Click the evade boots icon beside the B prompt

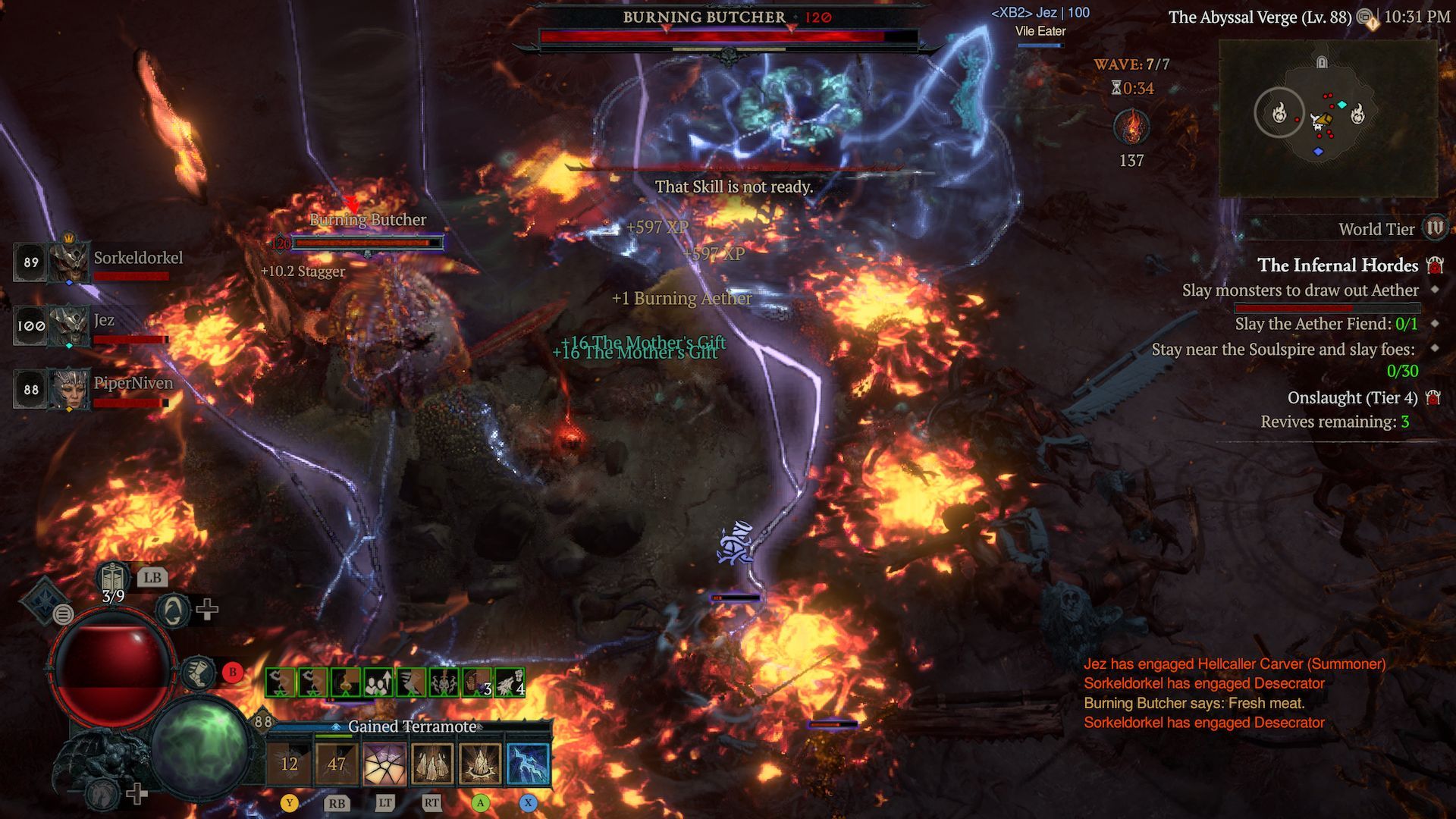pyautogui.click(x=199, y=673)
